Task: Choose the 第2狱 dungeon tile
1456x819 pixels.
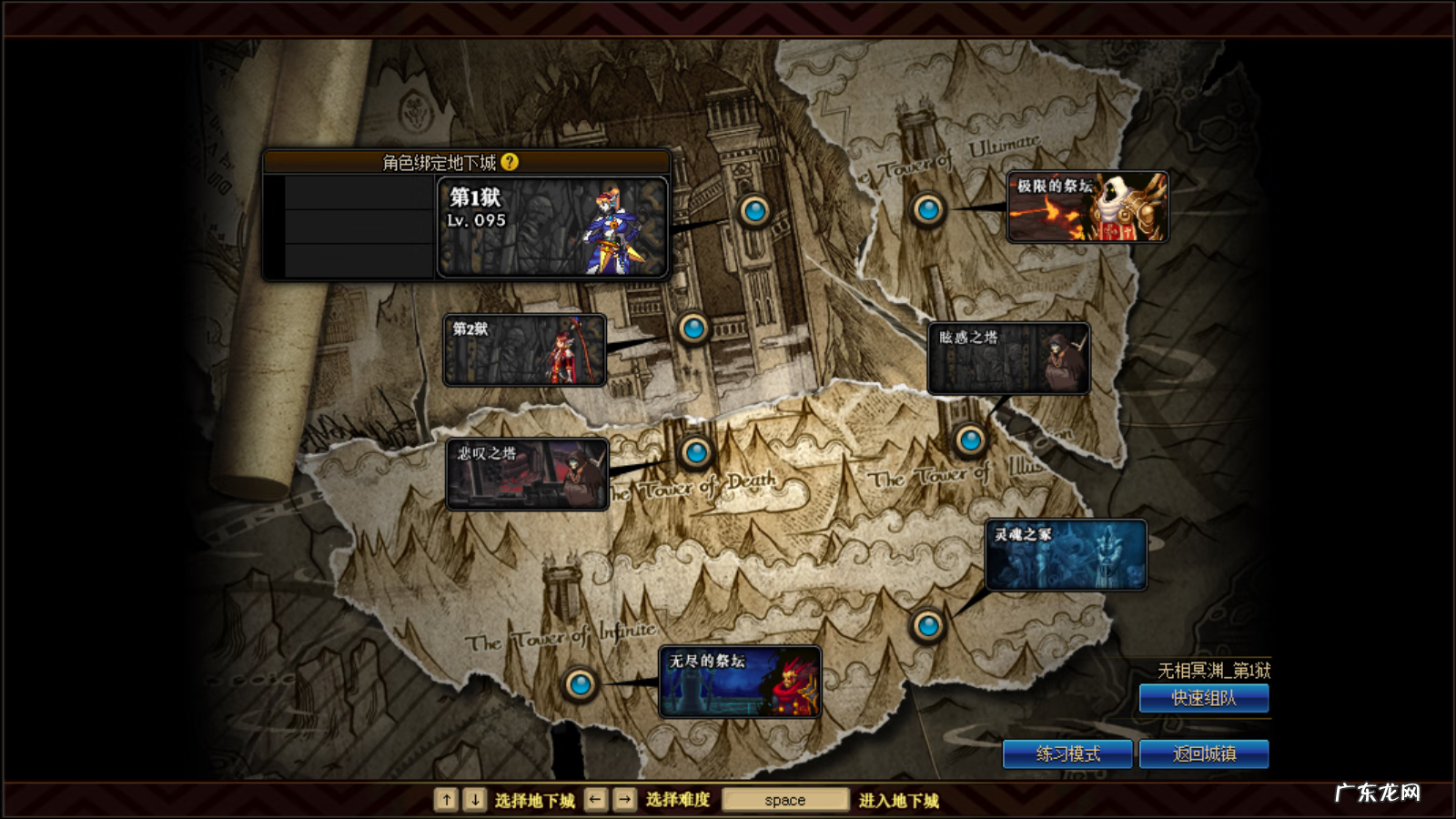Action: pyautogui.click(x=524, y=350)
